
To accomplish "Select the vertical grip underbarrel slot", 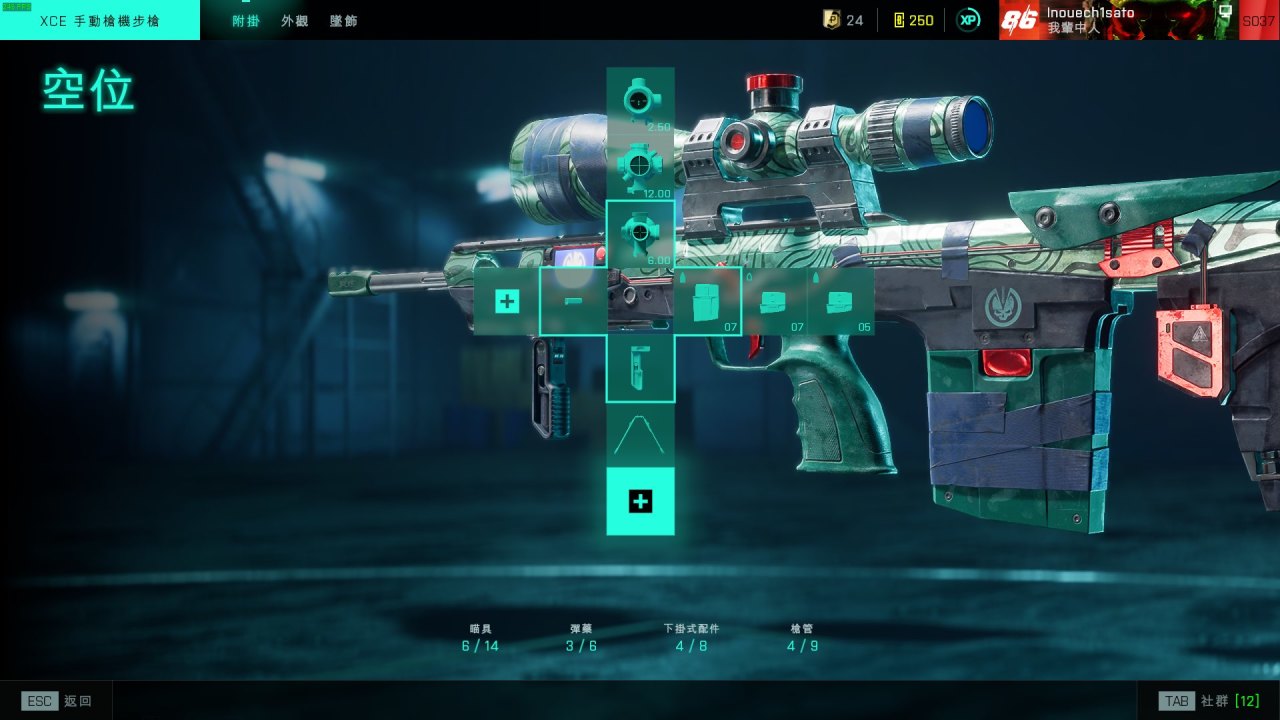I will (x=640, y=368).
